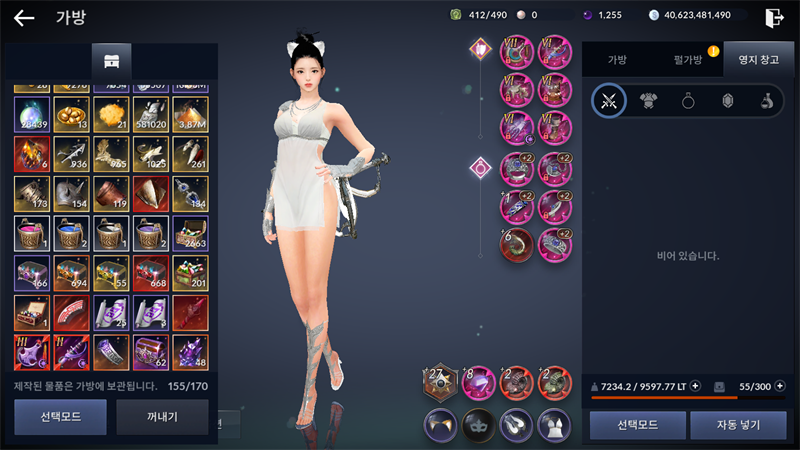
Task: Select the treasure chest item with count 2463
Action: click(x=188, y=233)
